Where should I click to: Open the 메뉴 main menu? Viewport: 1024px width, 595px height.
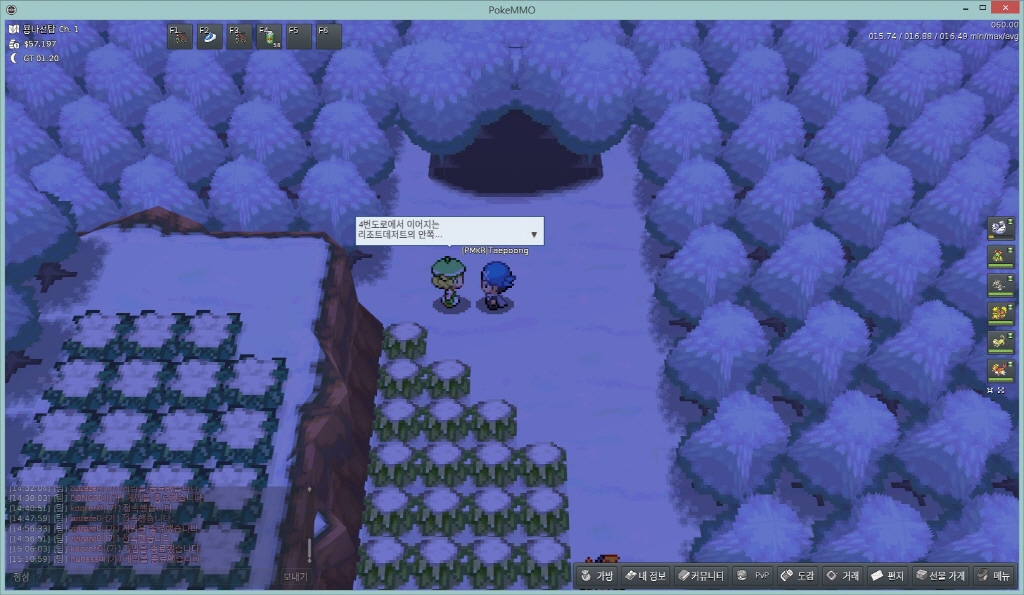(x=995, y=576)
